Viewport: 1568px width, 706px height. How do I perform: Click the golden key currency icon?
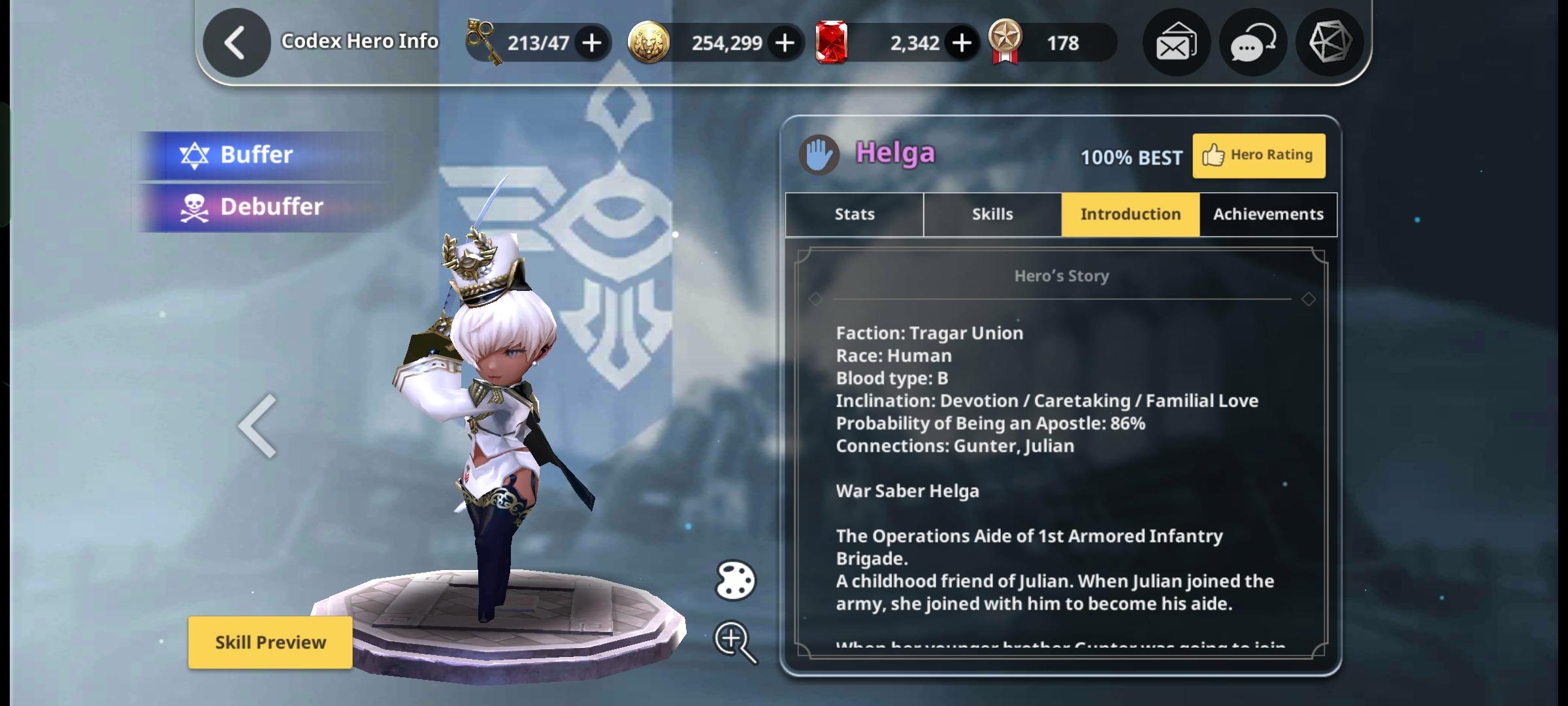[485, 42]
